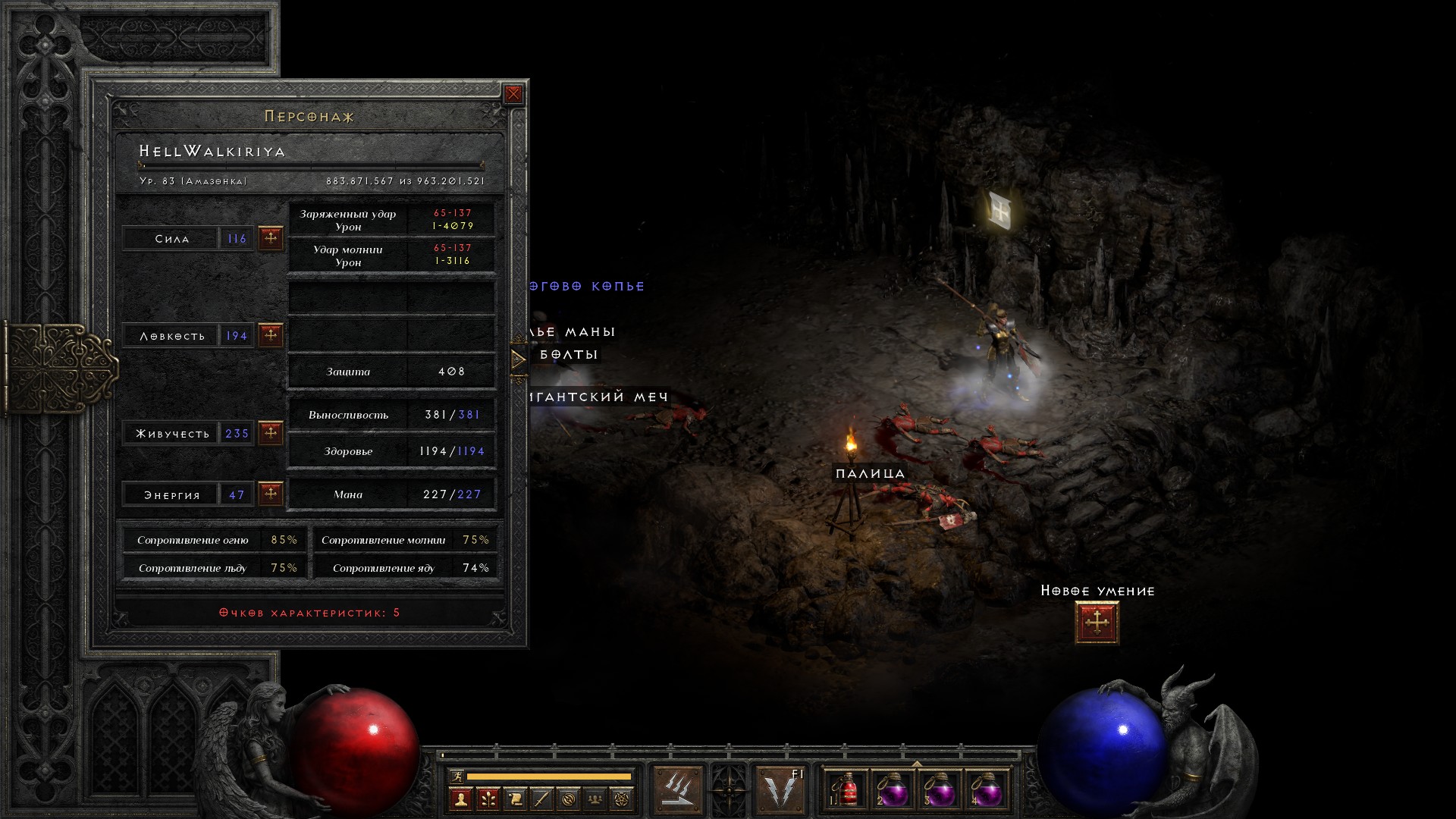Use the purple potion in belt slot 4
This screenshot has height=819, width=1456.
(985, 790)
